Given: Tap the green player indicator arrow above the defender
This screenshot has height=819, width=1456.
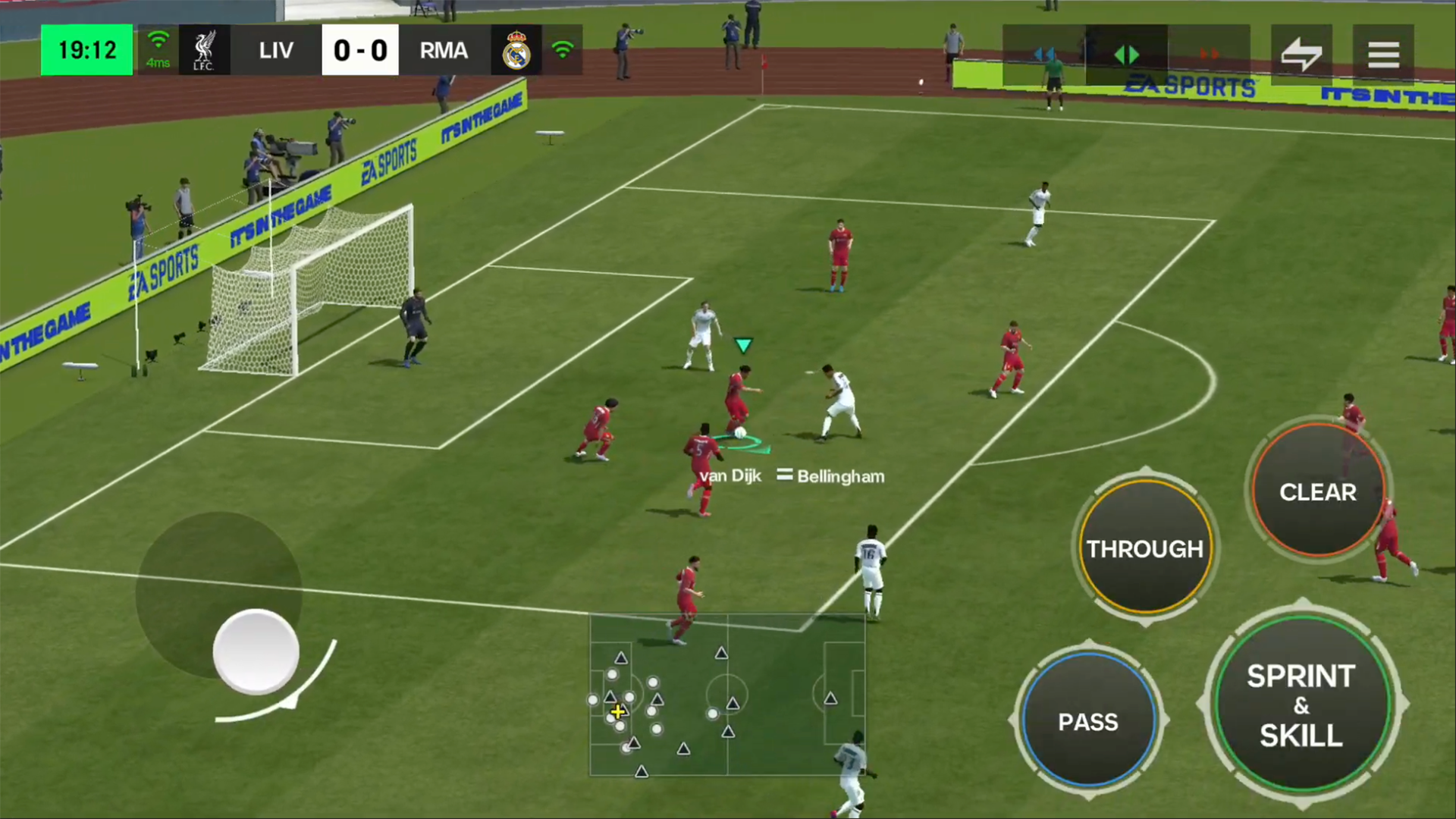Looking at the screenshot, I should (743, 346).
